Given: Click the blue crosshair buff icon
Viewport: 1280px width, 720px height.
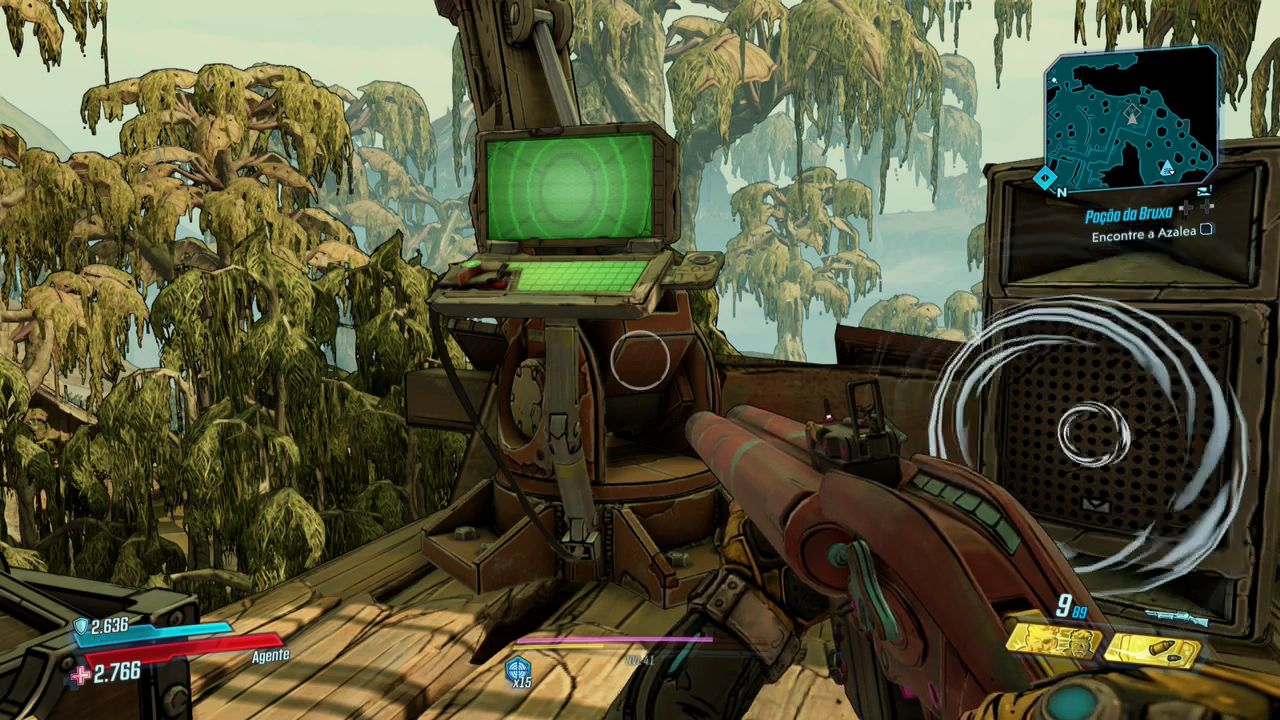Looking at the screenshot, I should 518,669.
